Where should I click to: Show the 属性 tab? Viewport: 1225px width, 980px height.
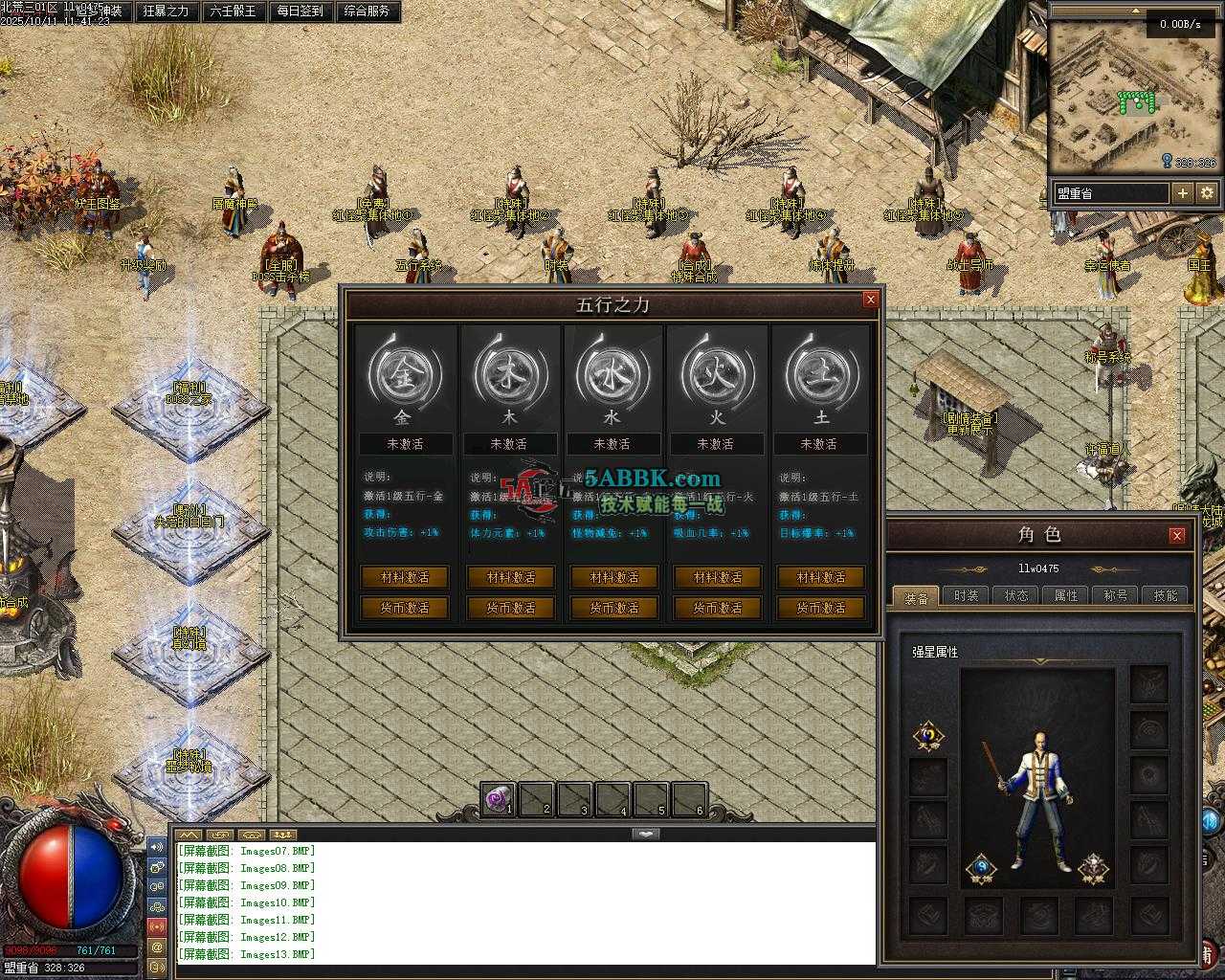point(1066,595)
